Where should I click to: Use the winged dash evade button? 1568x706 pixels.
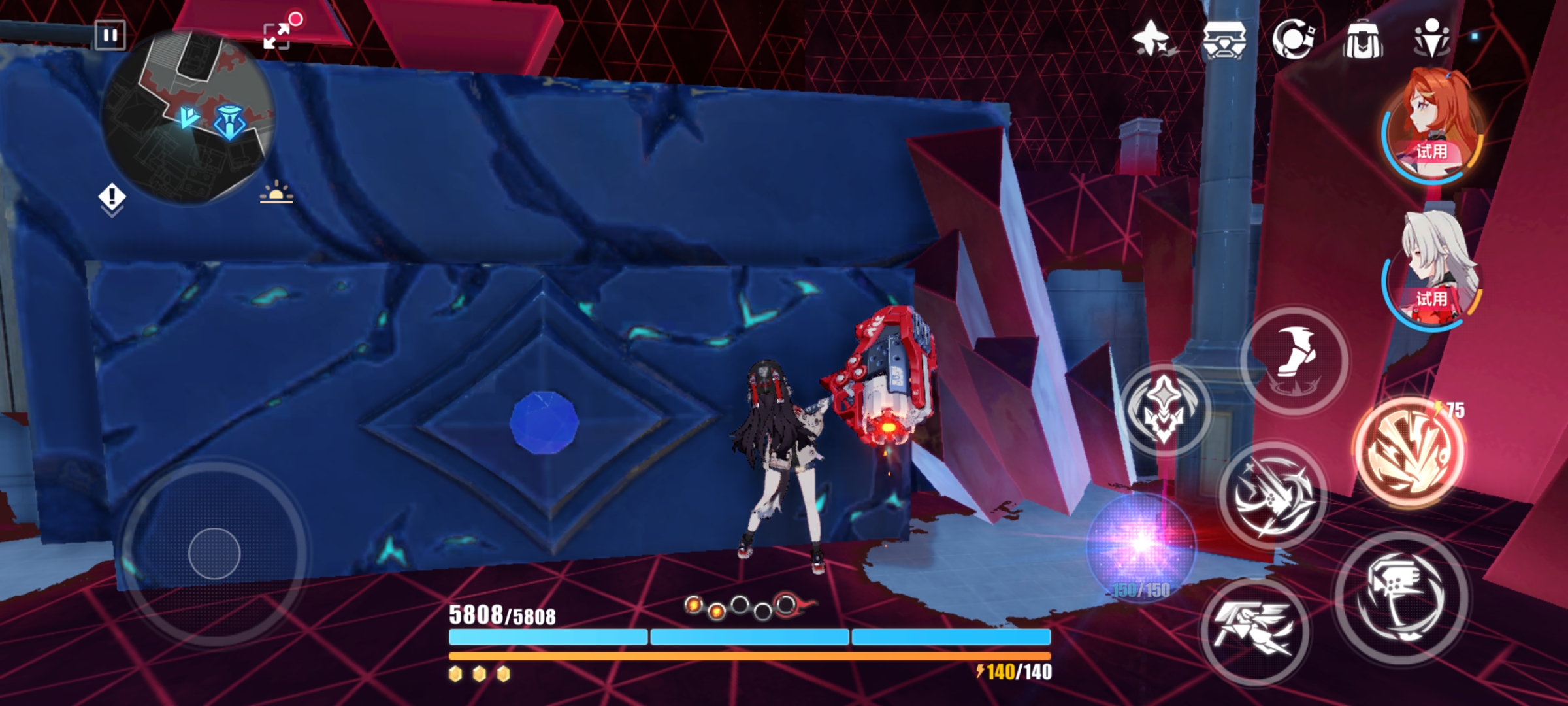(1254, 632)
